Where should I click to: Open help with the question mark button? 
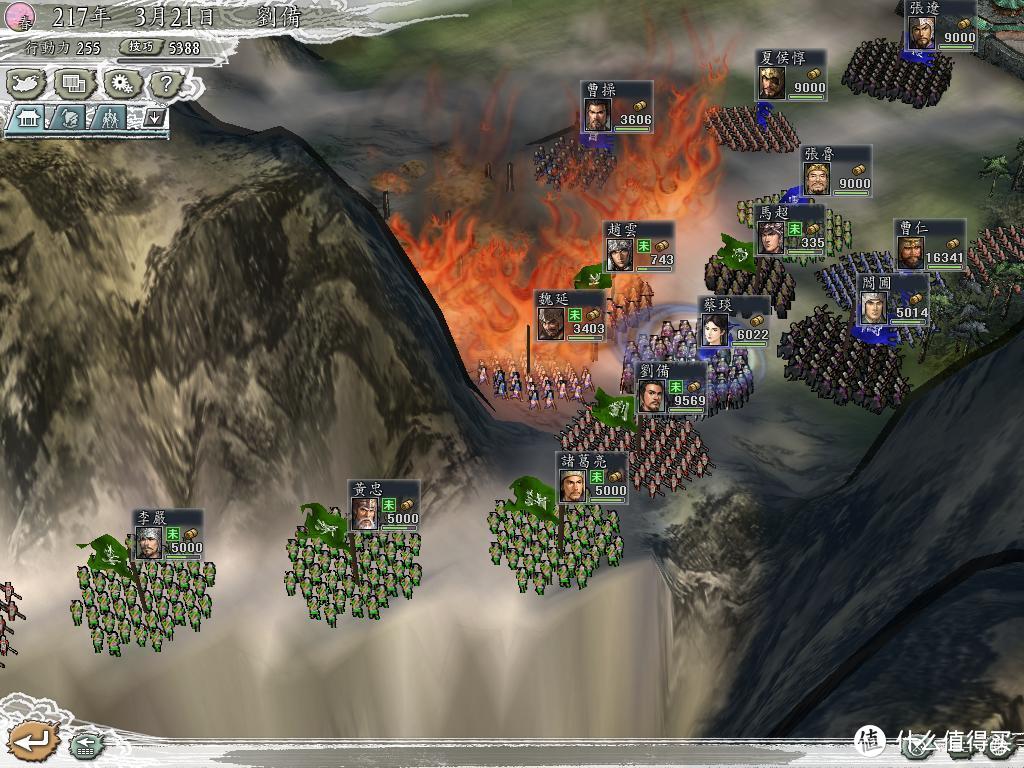coord(166,83)
